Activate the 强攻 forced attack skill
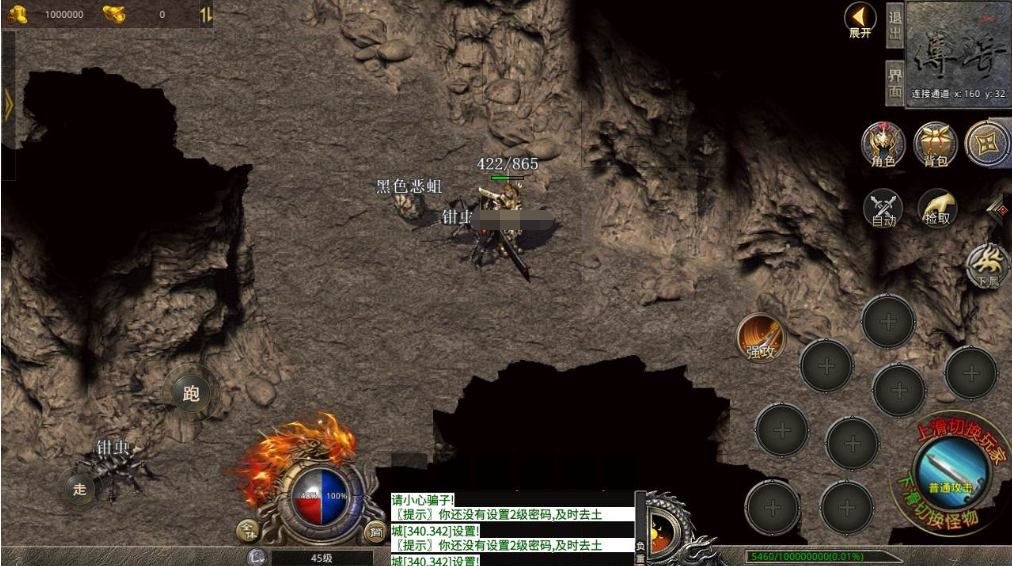 (x=761, y=337)
